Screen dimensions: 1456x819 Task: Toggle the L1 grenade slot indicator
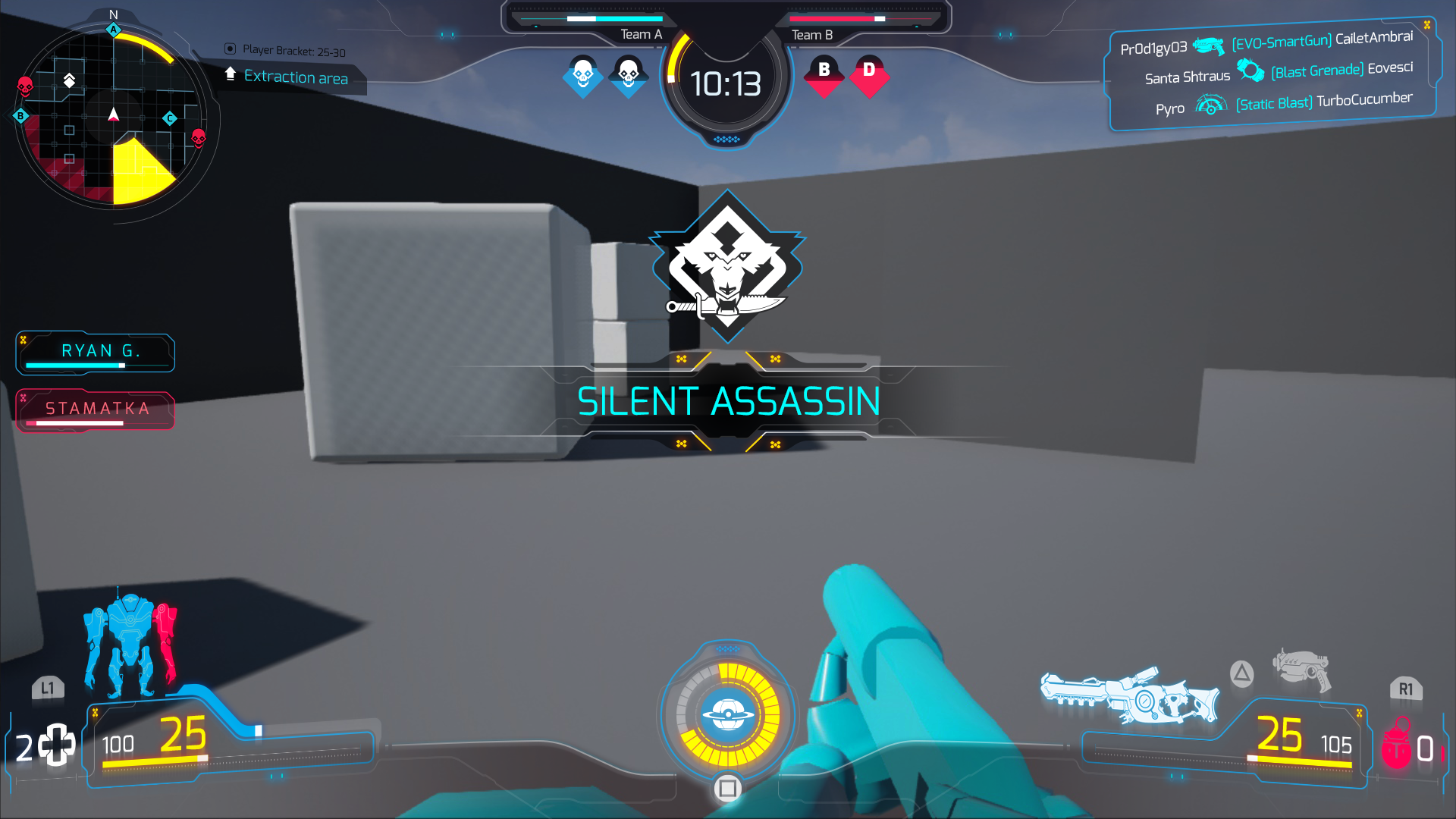[47, 687]
